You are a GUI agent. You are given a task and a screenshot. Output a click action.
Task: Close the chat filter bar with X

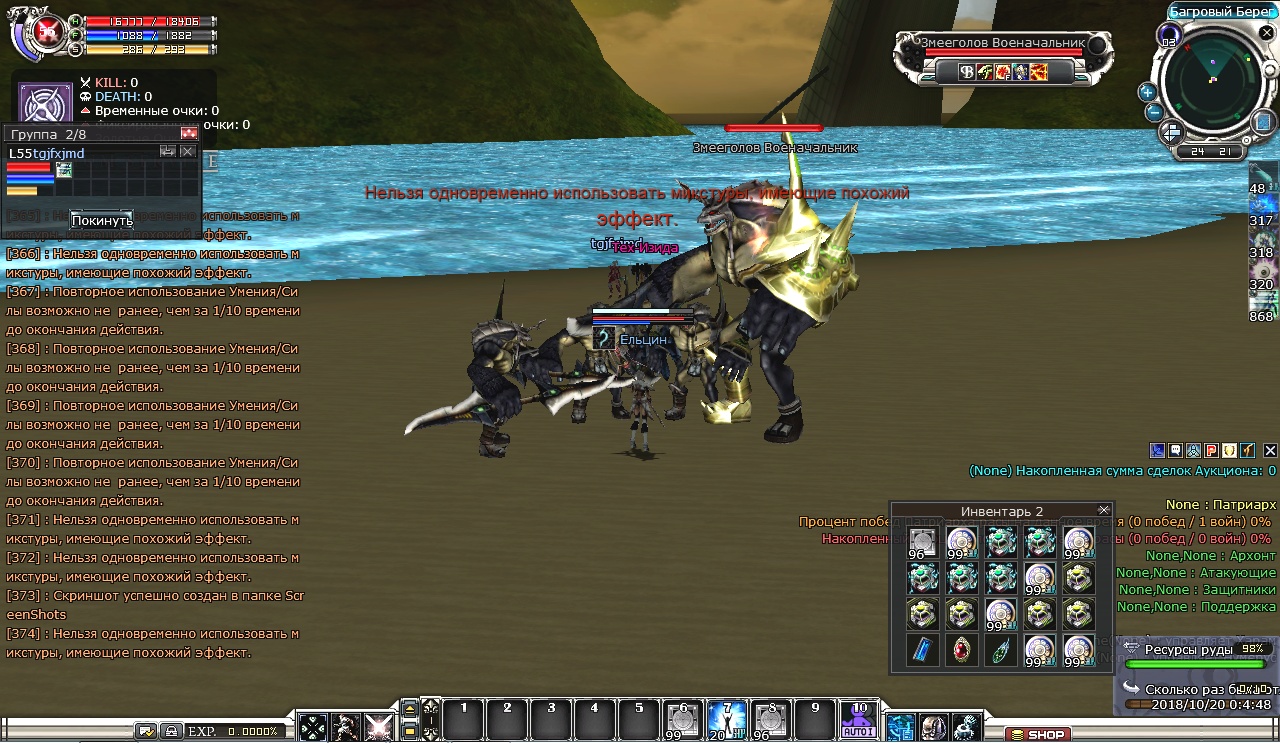click(x=1270, y=451)
